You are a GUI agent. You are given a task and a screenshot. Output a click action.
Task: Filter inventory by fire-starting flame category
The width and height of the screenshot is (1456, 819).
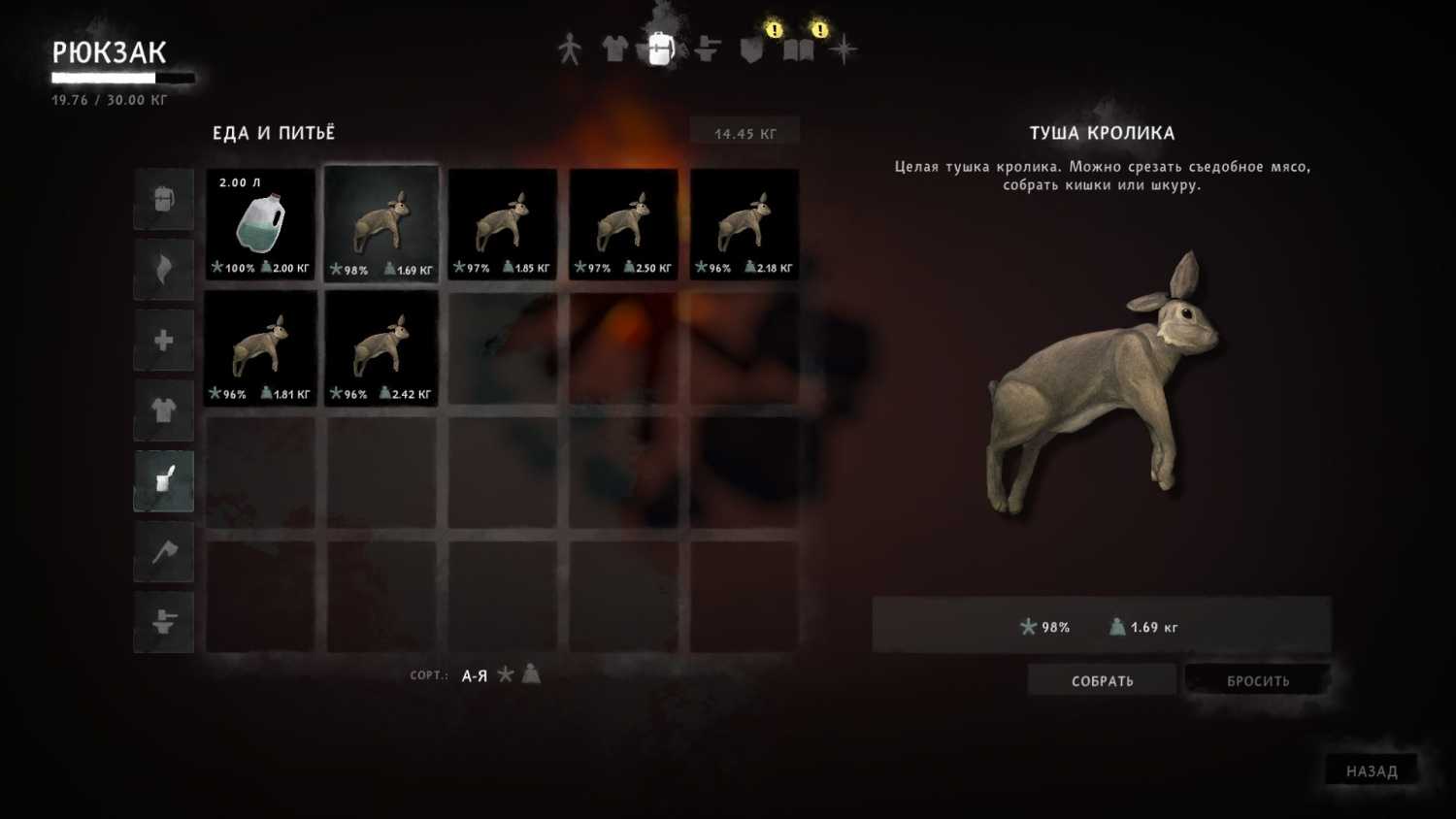(x=164, y=270)
